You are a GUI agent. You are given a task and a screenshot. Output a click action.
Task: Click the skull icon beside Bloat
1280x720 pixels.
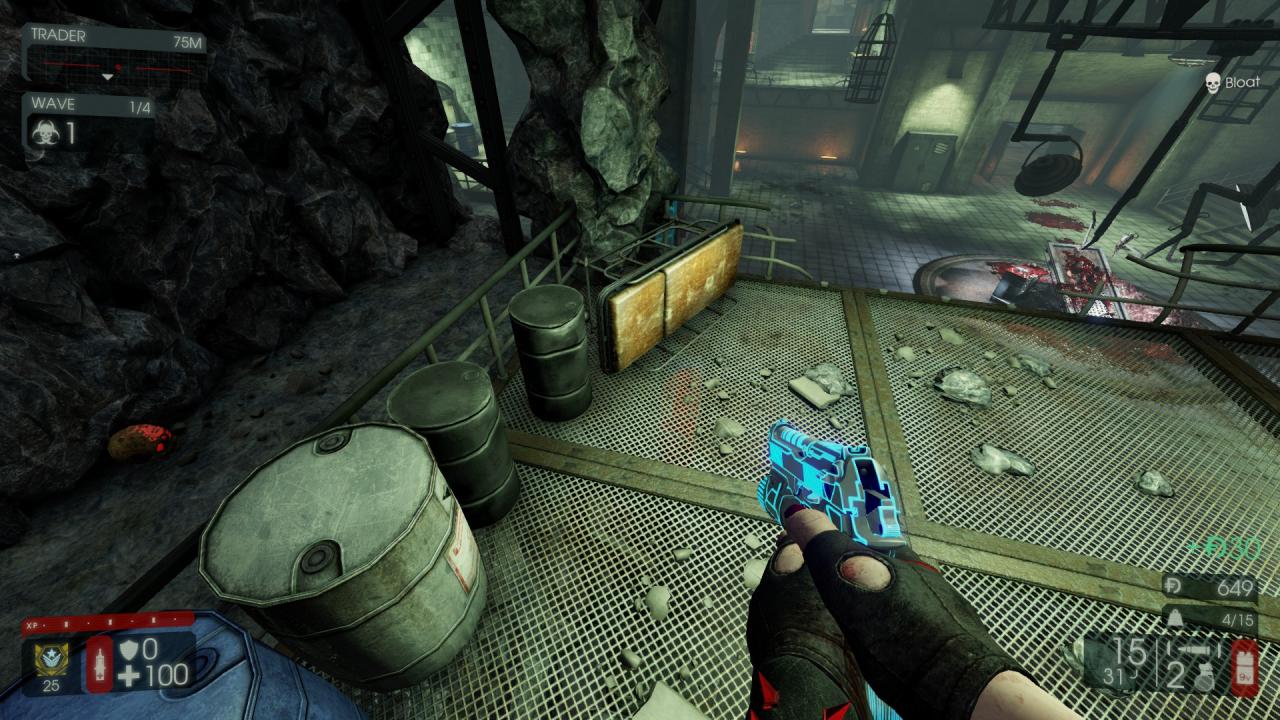coord(1212,83)
